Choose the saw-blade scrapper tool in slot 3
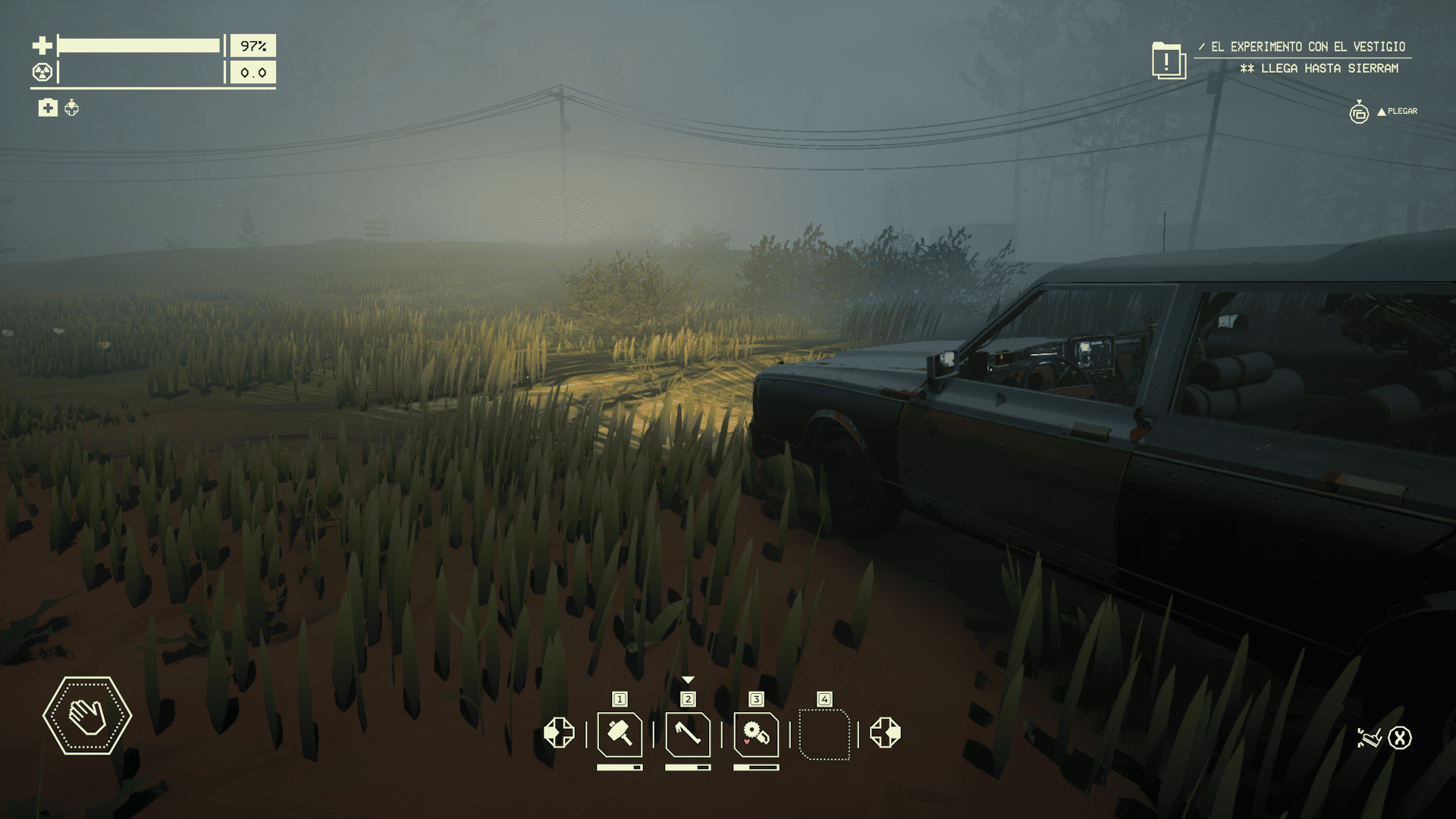The width and height of the screenshot is (1456, 819). (756, 734)
